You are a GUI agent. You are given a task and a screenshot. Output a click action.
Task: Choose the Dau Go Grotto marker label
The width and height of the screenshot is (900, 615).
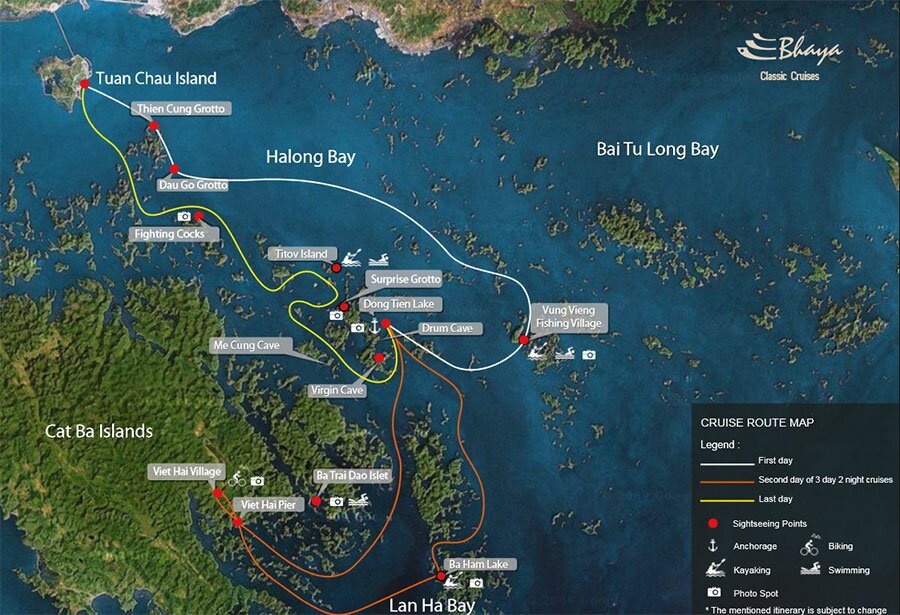[193, 185]
